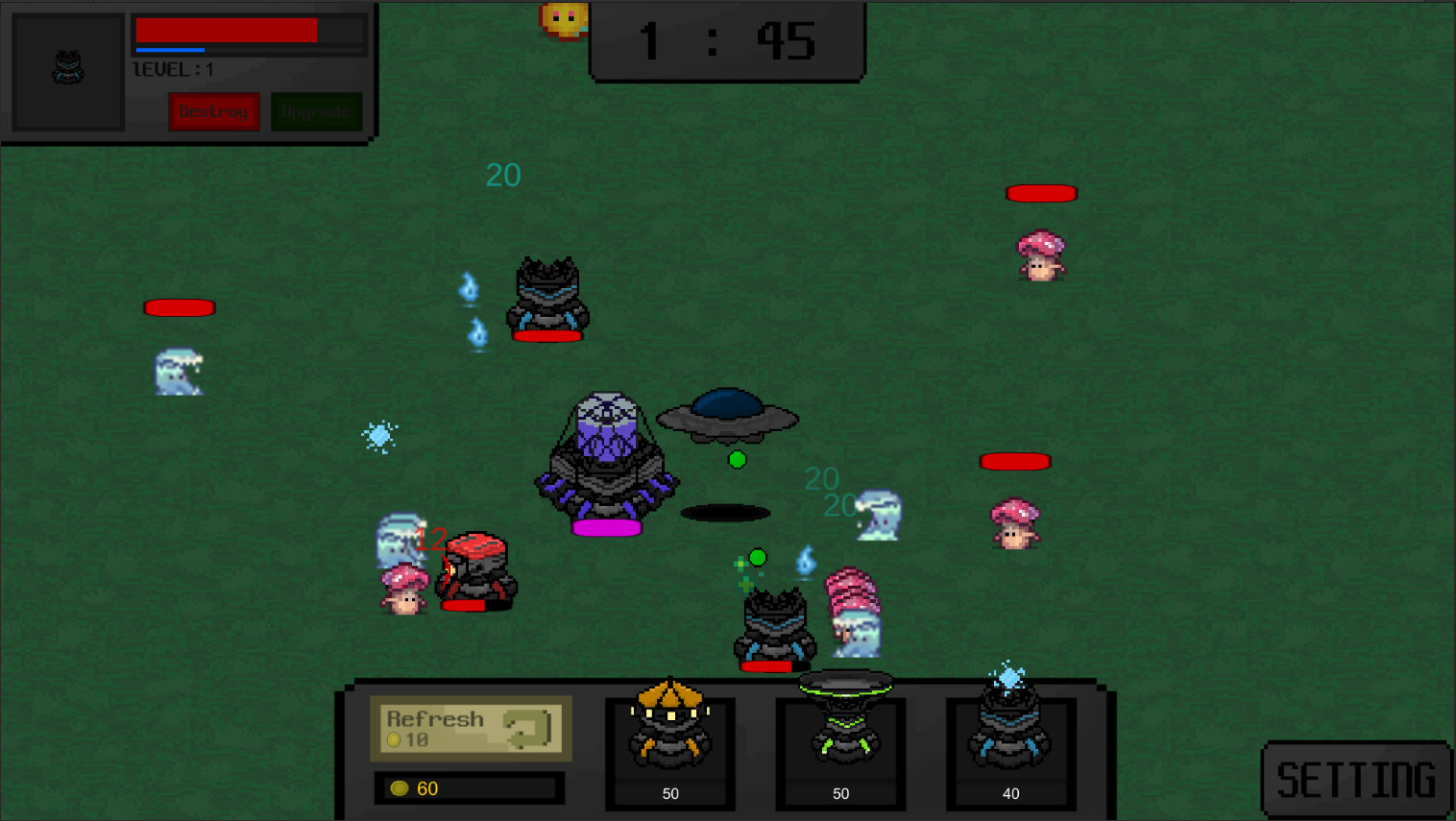This screenshot has height=821, width=1456.
Task: Select the tower portrait in the info panel
Action: (x=67, y=69)
